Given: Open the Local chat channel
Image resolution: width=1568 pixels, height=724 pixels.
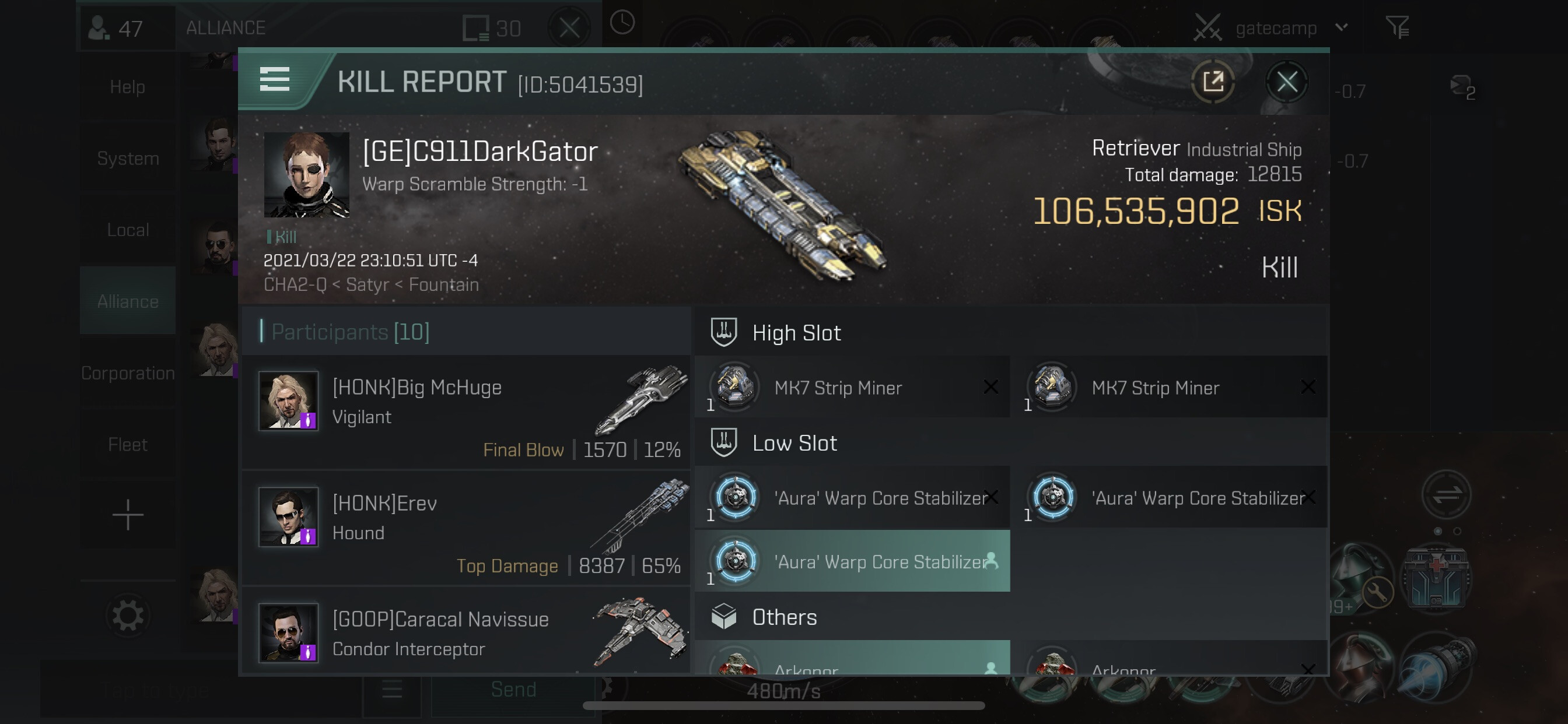Looking at the screenshot, I should [x=127, y=230].
